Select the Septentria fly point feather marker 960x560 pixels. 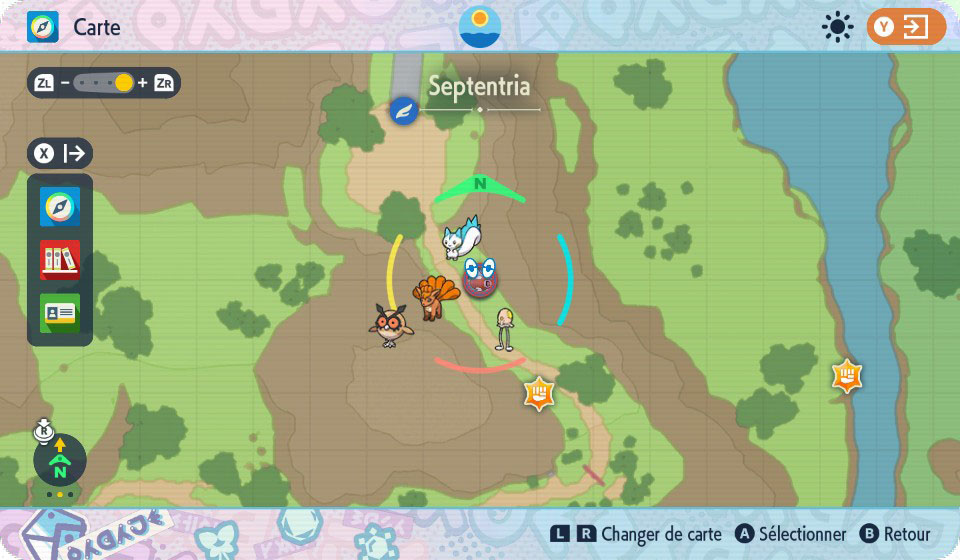tap(404, 111)
